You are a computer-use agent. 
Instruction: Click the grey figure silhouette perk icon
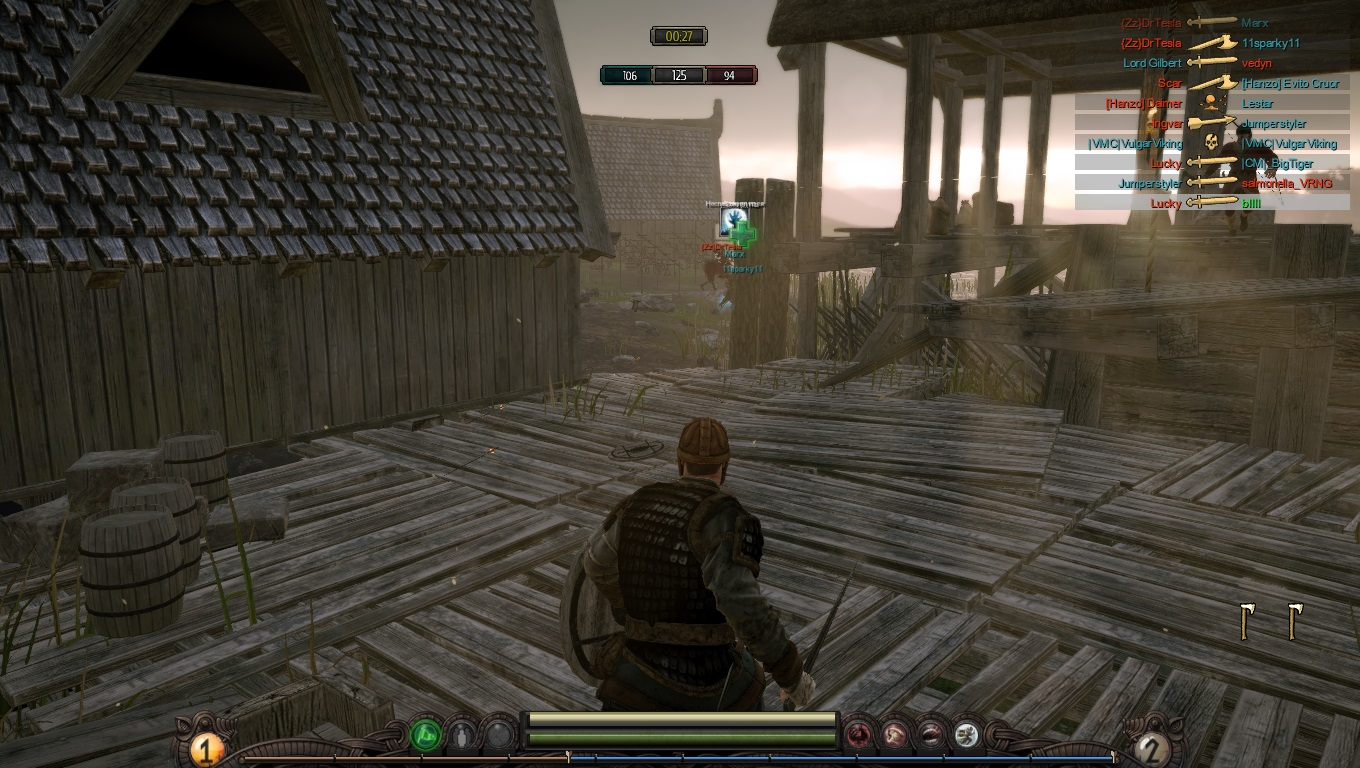pos(461,736)
